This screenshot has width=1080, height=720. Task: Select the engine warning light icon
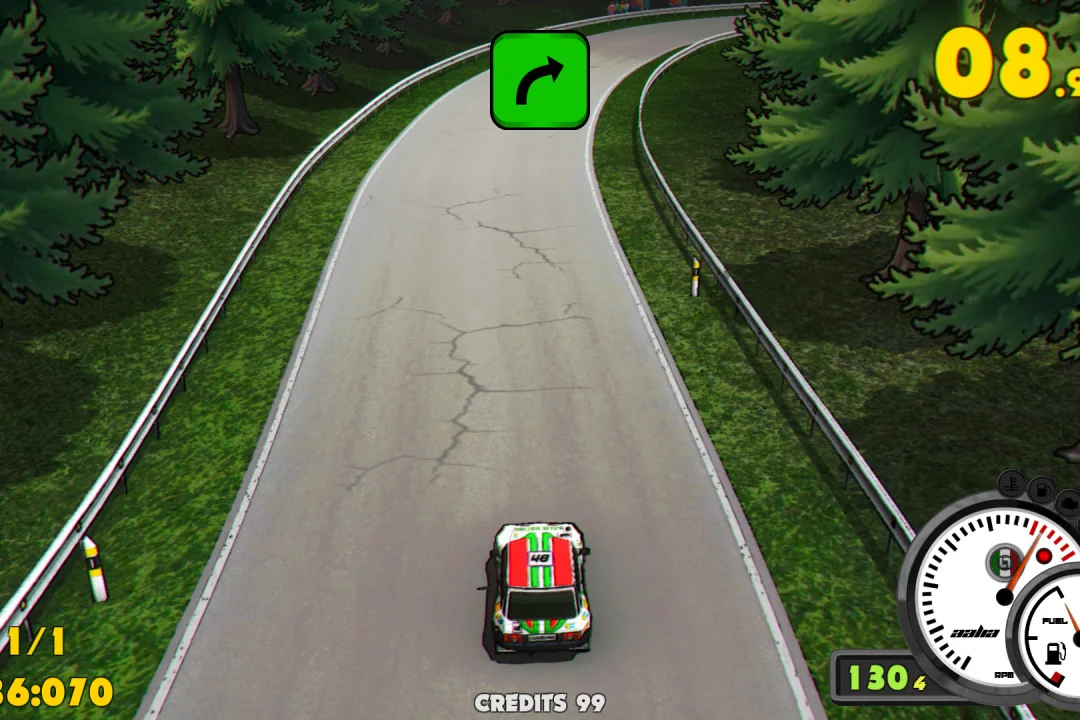tap(1069, 501)
